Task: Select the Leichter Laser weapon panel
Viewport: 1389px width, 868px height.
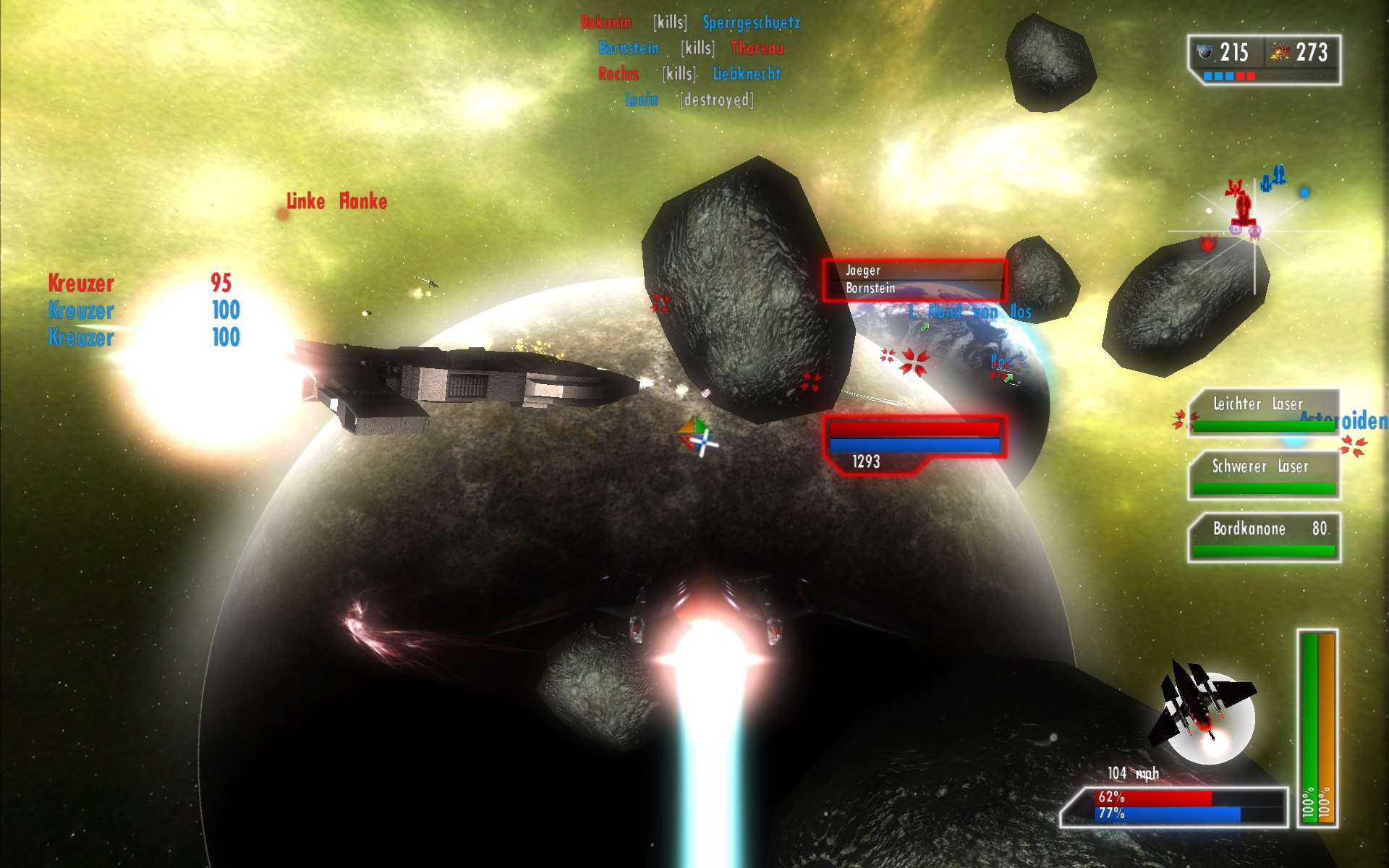Action: coord(1263,413)
